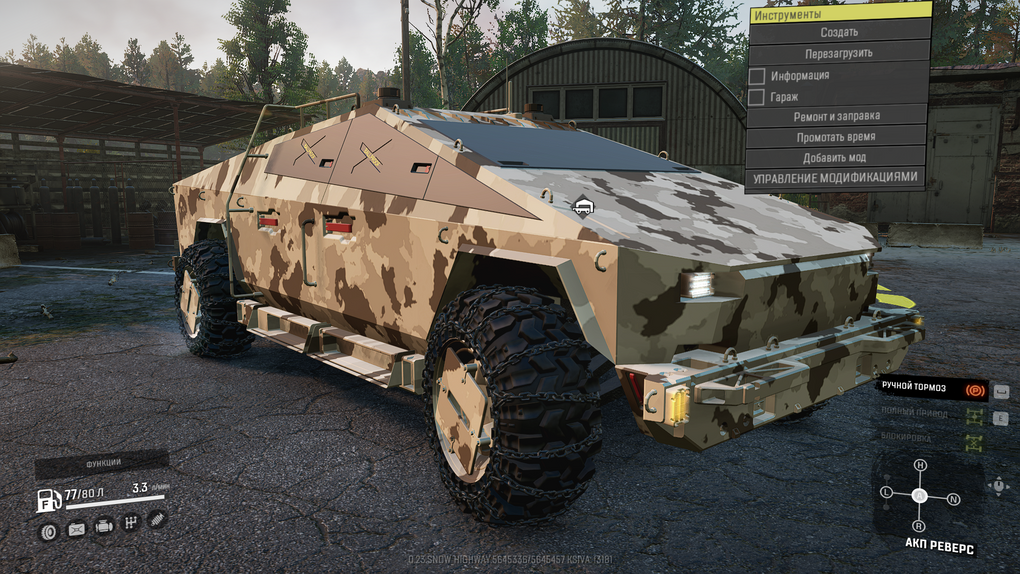This screenshot has height=574, width=1020.
Task: Select Перезагрузить in the Инструменты panel
Action: (x=839, y=53)
